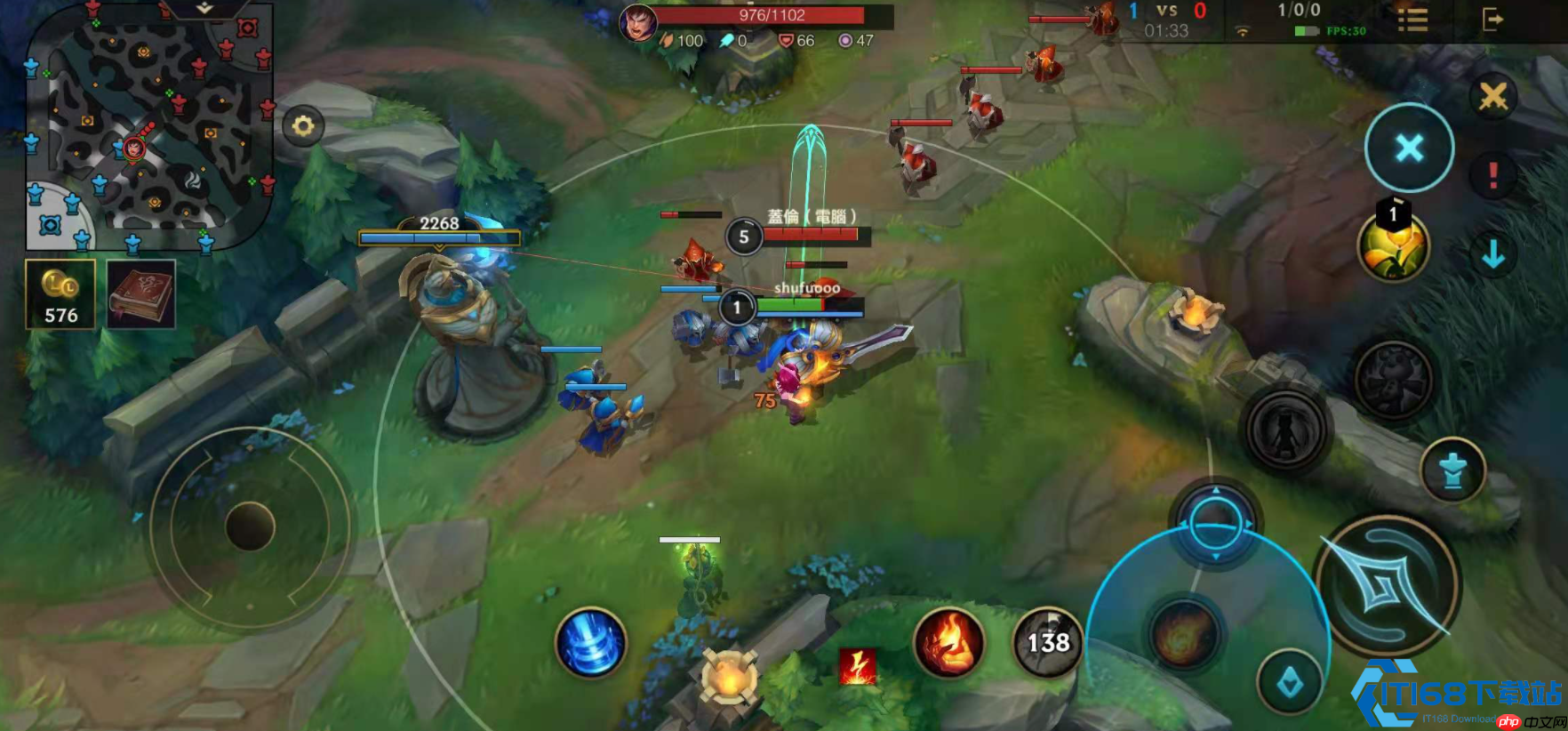1568x731 pixels.
Task: Select the fiery orb ability button
Action: coord(1183,635)
